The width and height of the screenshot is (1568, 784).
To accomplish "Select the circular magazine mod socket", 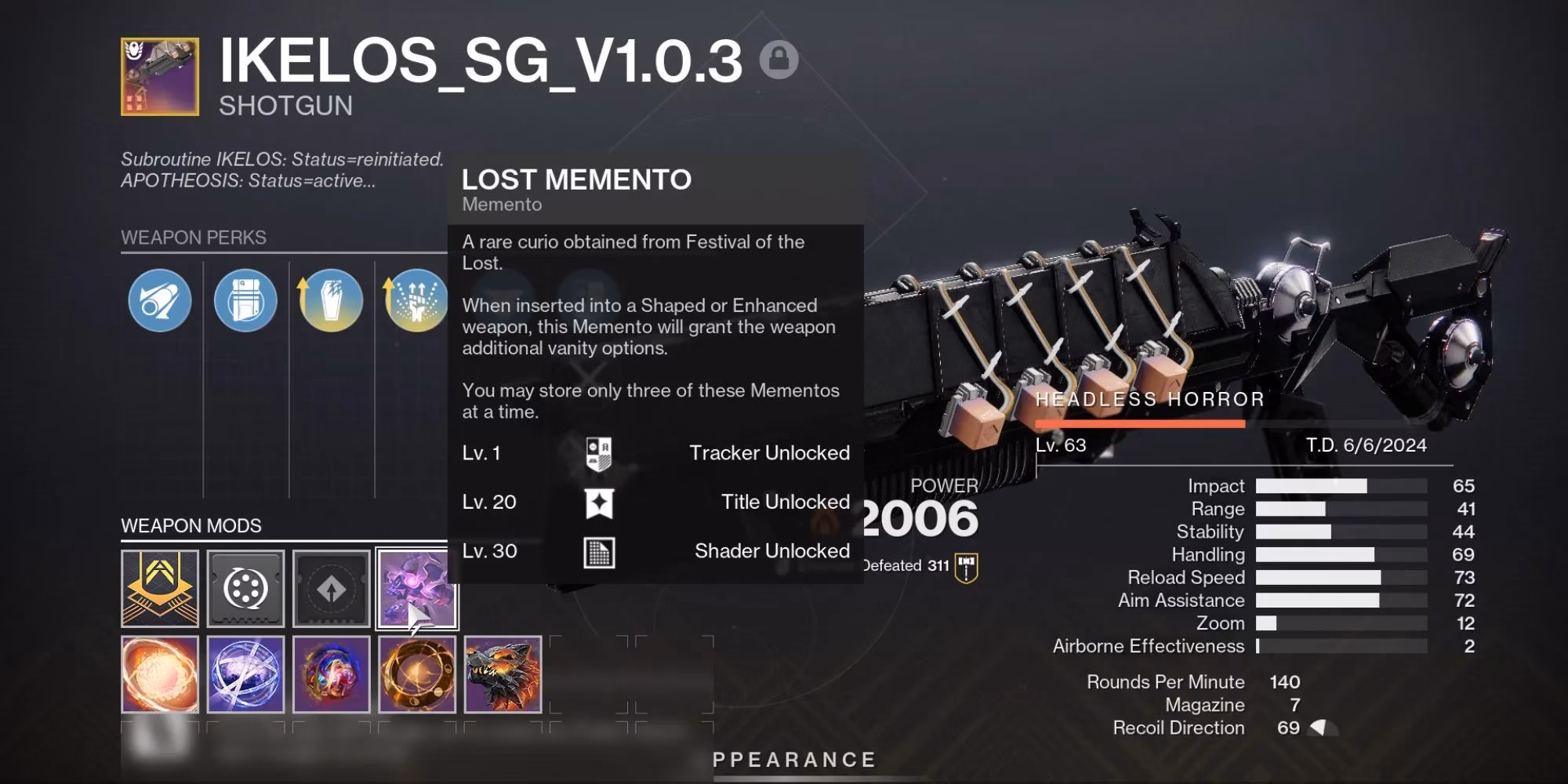I will pyautogui.click(x=245, y=590).
